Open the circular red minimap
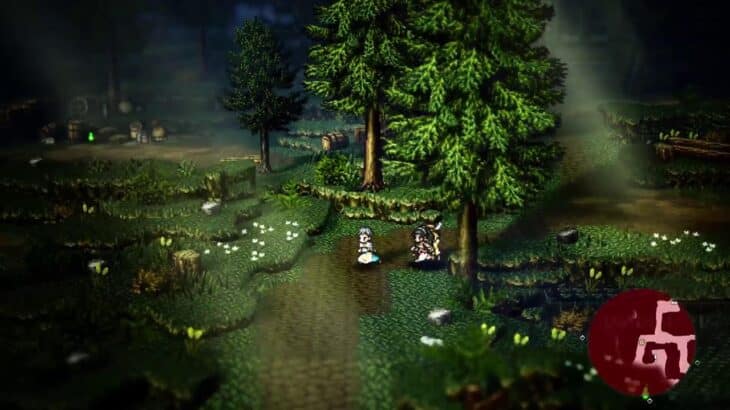730x410 pixels. tap(641, 343)
